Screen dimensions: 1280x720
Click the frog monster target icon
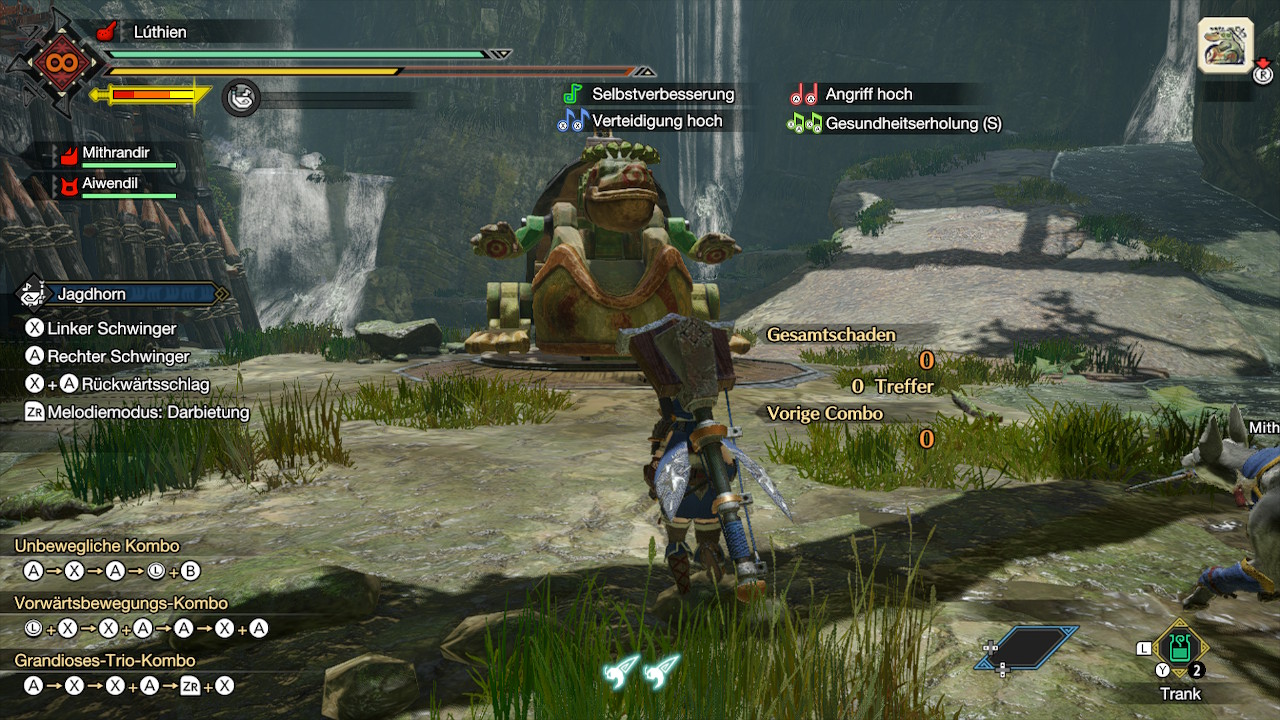click(x=1225, y=46)
